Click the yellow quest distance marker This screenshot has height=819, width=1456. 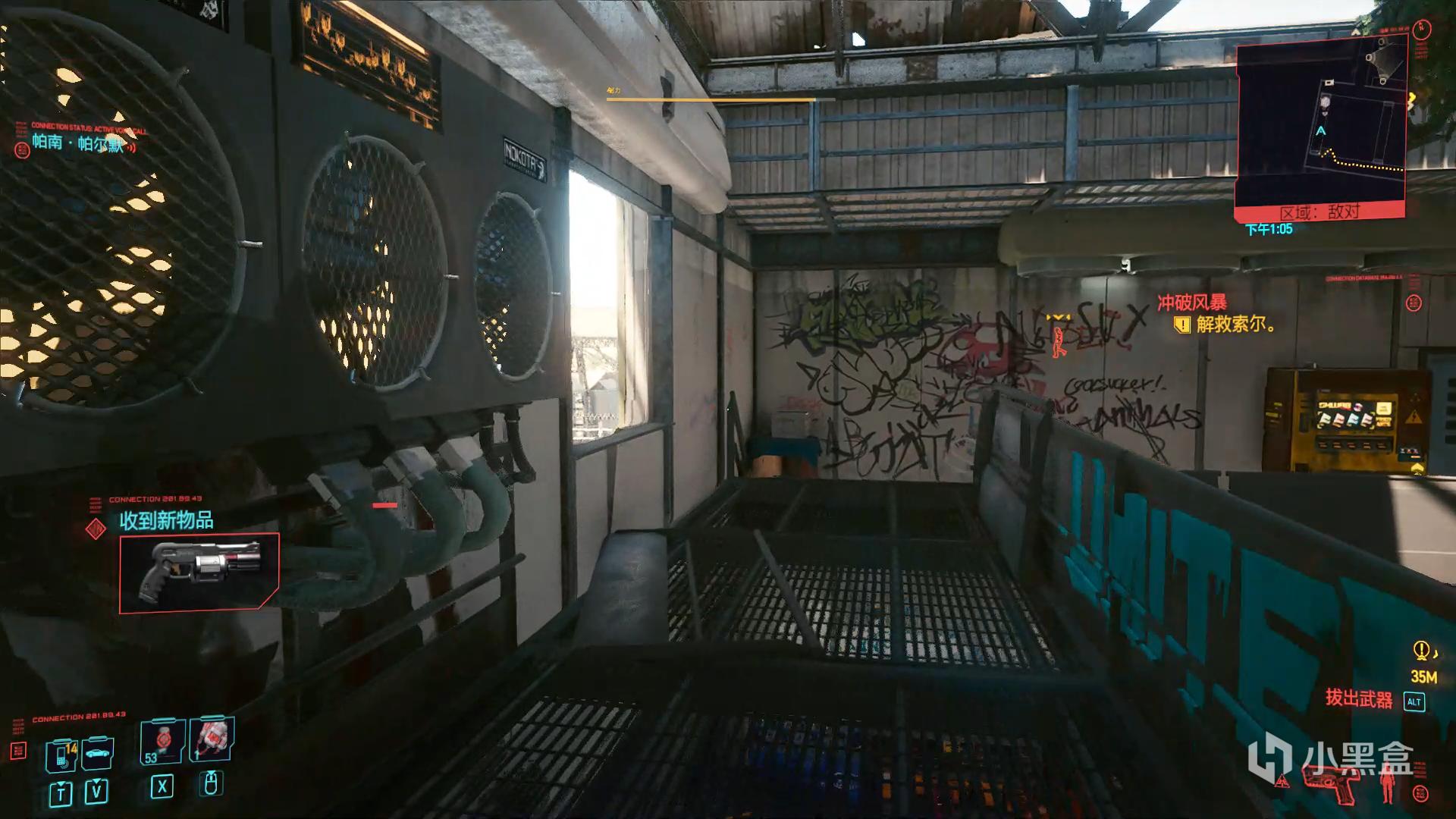[x=1421, y=651]
